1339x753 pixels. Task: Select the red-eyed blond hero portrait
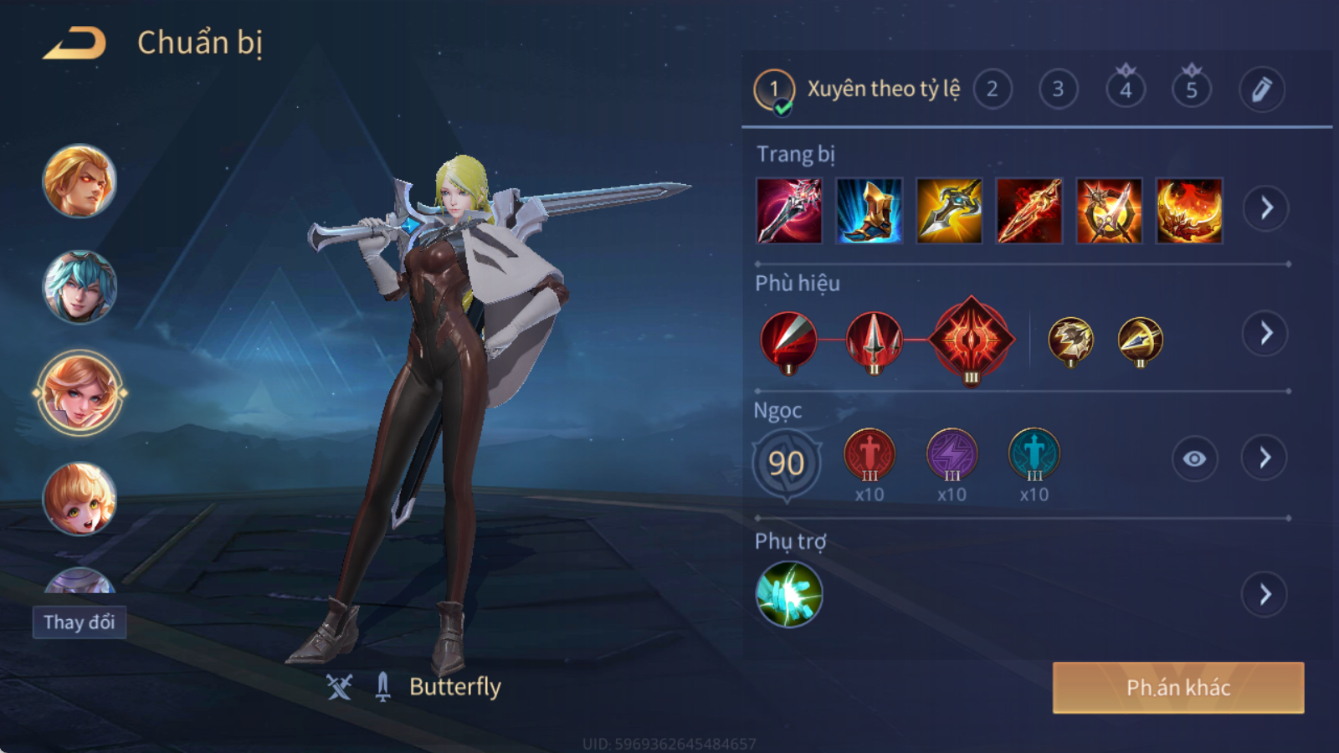tap(80, 182)
